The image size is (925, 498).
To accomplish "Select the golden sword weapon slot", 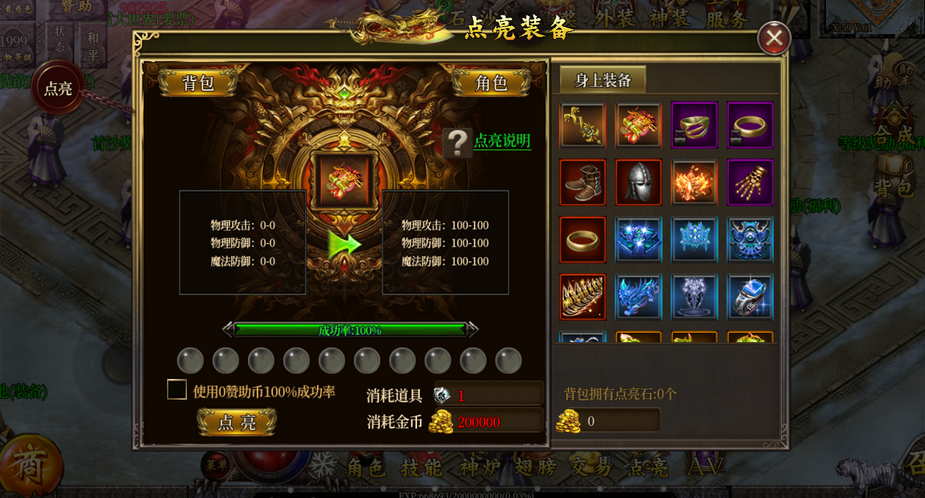I will coord(582,125).
